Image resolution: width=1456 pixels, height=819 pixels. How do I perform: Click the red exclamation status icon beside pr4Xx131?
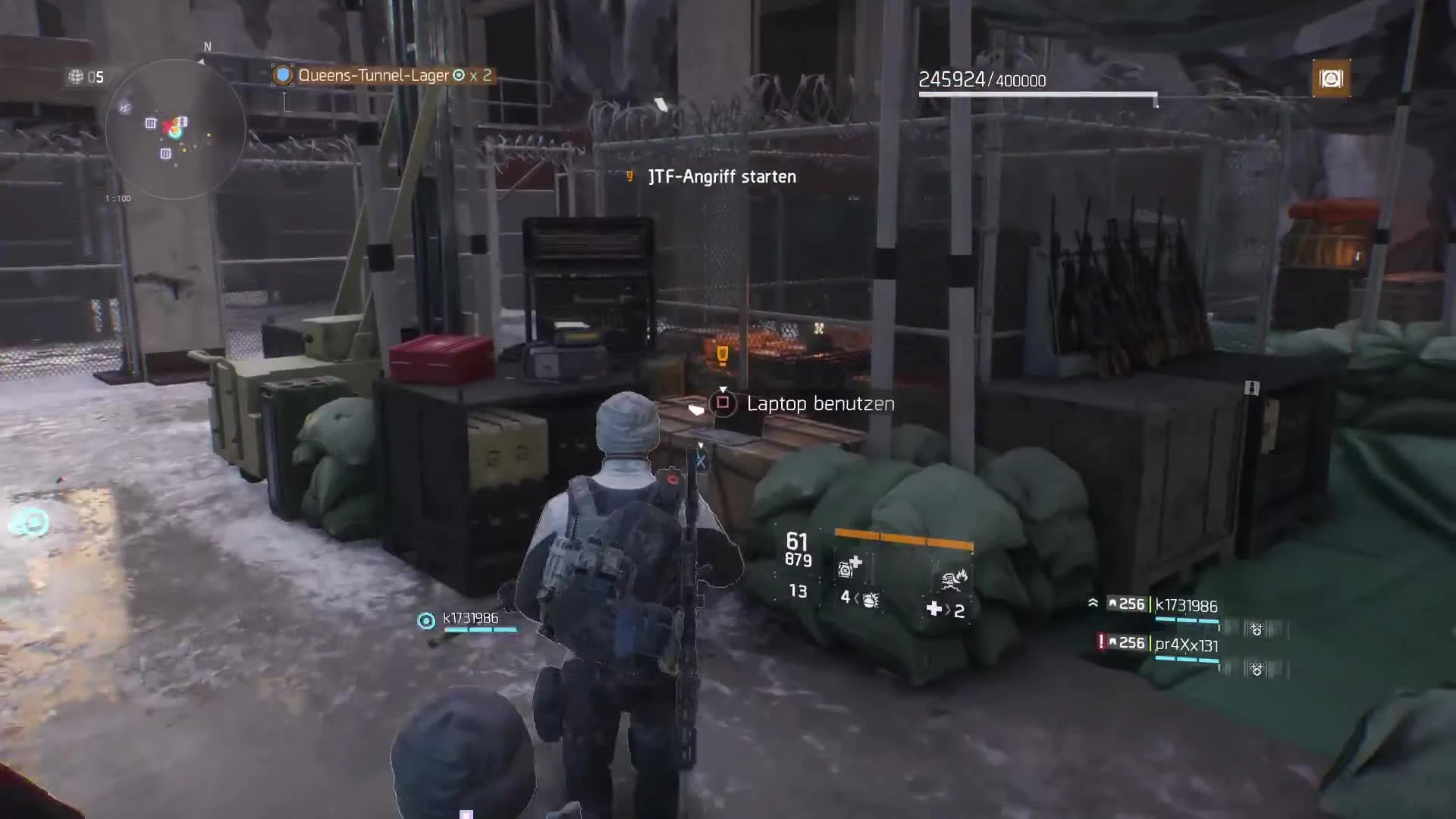(x=1100, y=644)
